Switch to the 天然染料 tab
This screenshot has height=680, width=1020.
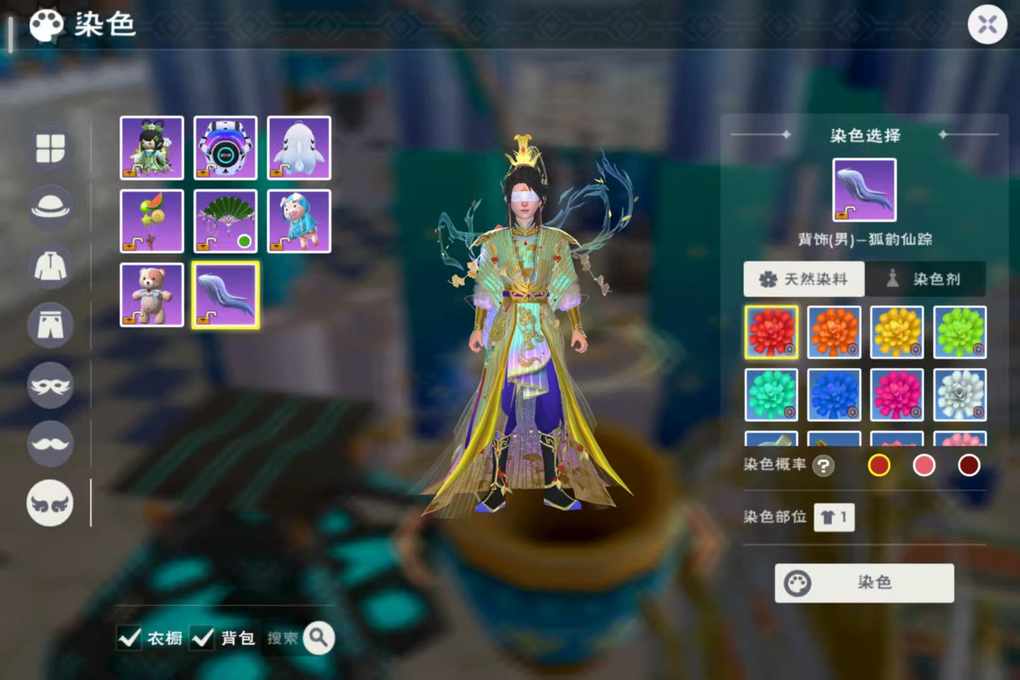(x=803, y=280)
